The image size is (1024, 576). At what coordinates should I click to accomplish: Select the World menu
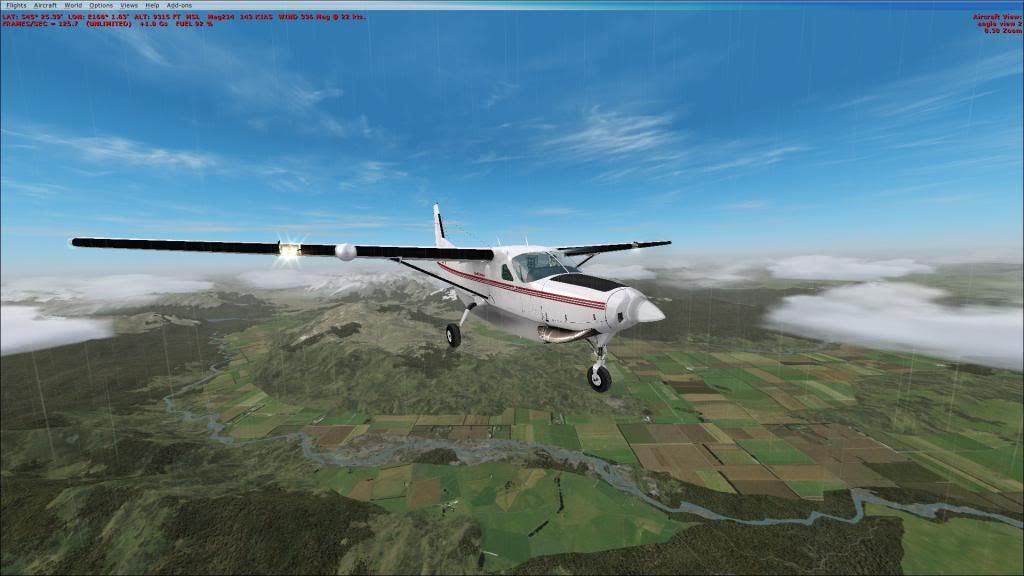(73, 5)
